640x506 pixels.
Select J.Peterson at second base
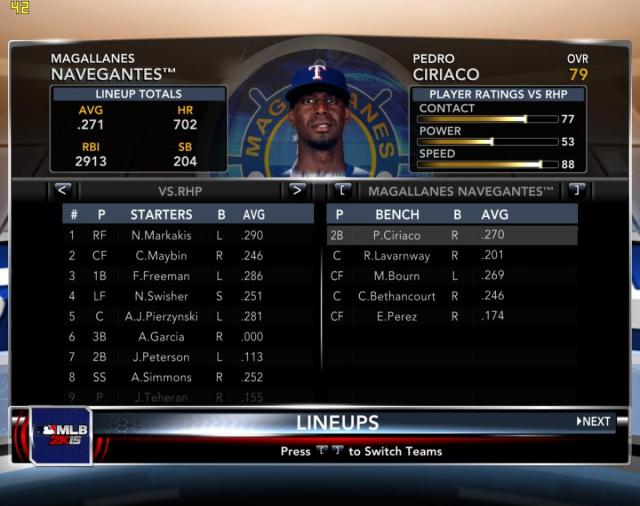(x=161, y=357)
